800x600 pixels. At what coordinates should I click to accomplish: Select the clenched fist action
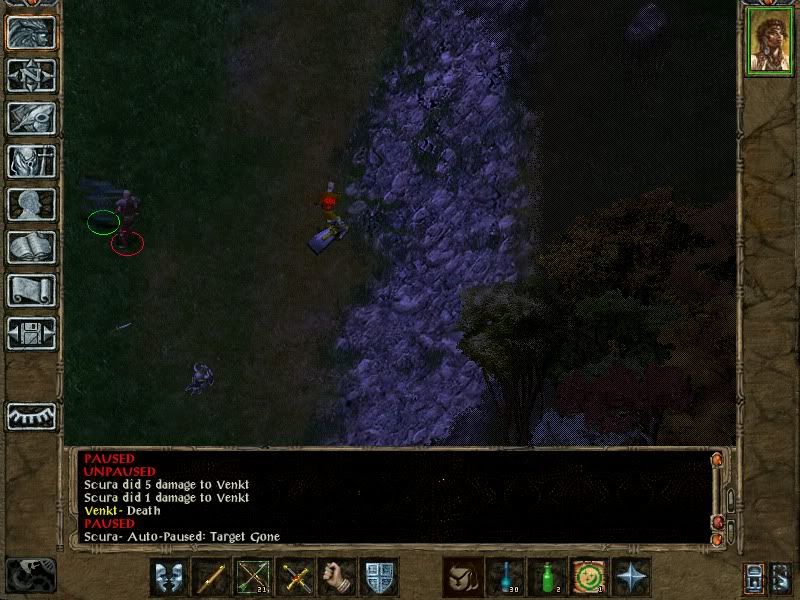(x=338, y=577)
